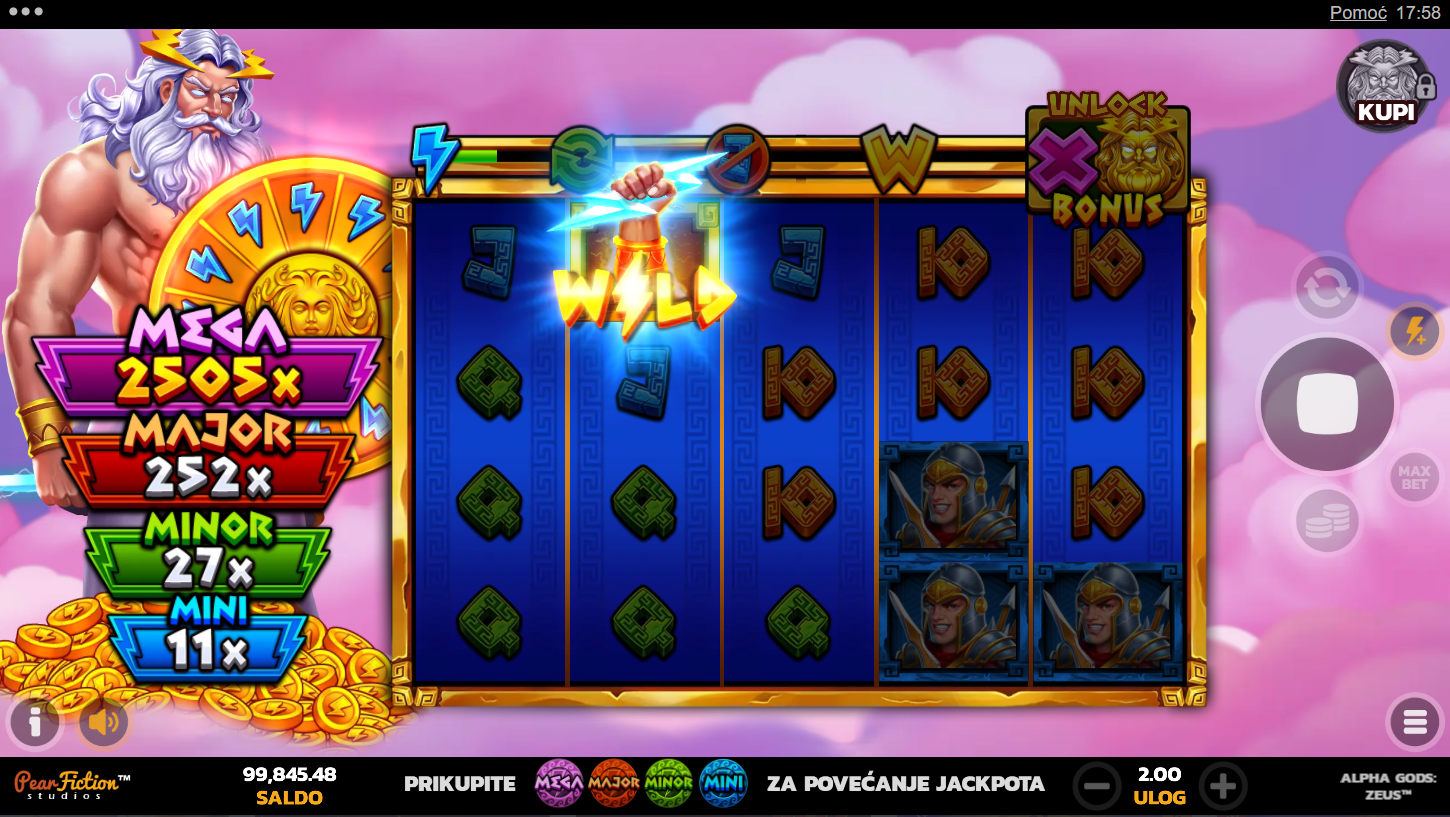Screen dimensions: 1450x817
Task: Toggle the lightning turbo spin mode
Action: pyautogui.click(x=1414, y=332)
